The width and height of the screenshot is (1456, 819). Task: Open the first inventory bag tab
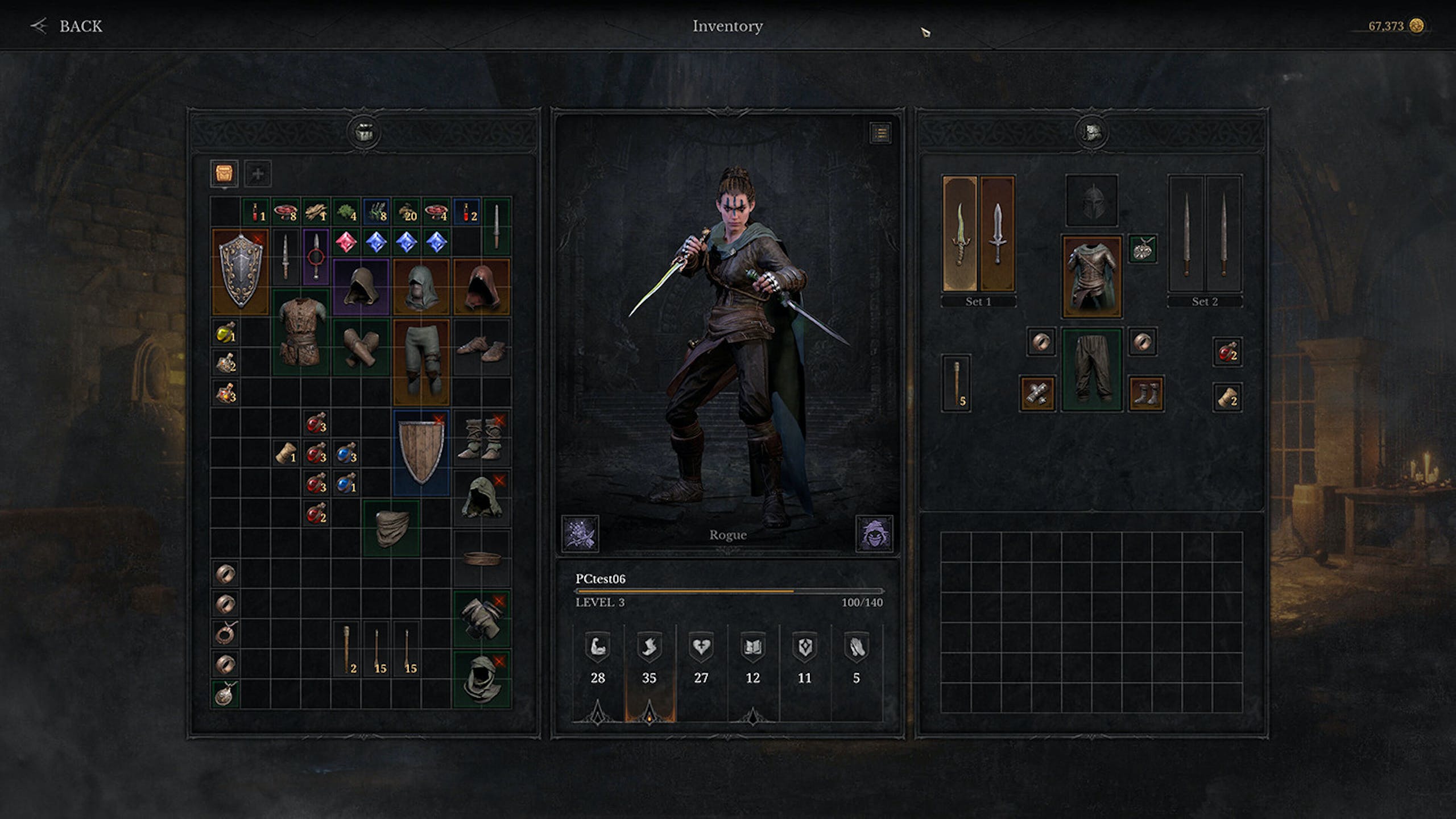click(224, 173)
